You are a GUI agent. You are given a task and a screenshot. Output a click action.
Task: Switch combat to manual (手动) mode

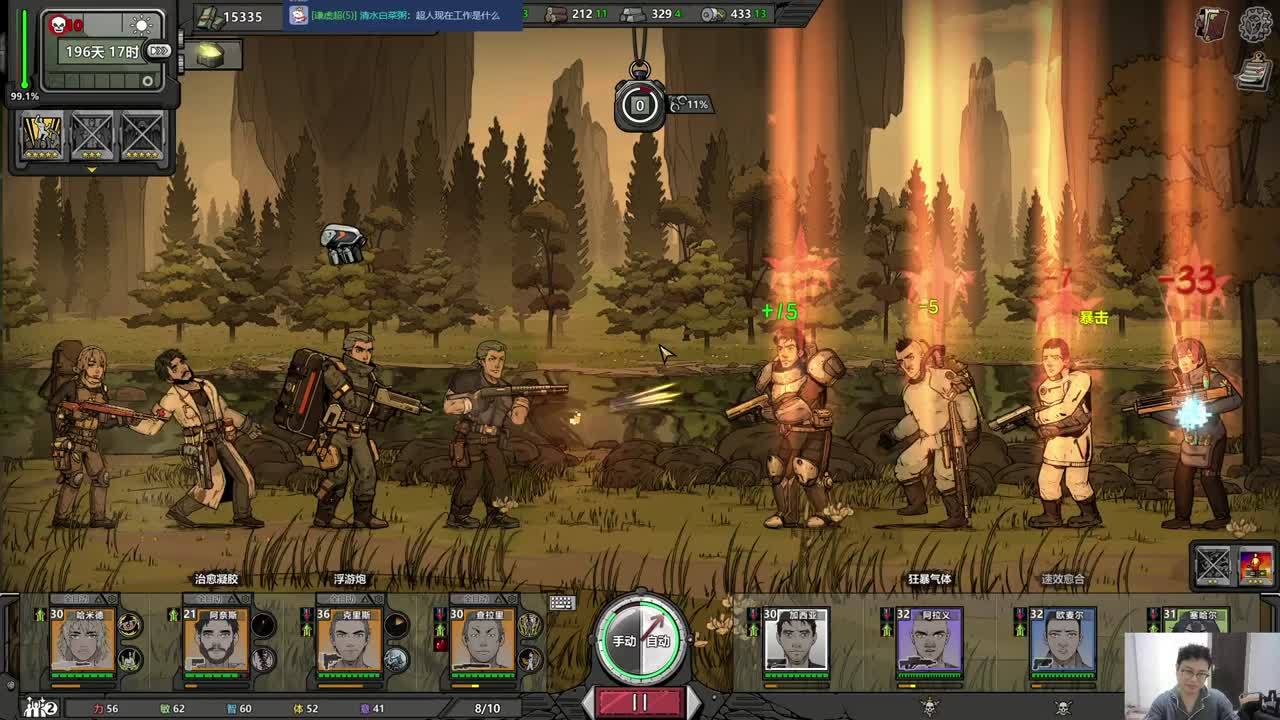click(624, 641)
